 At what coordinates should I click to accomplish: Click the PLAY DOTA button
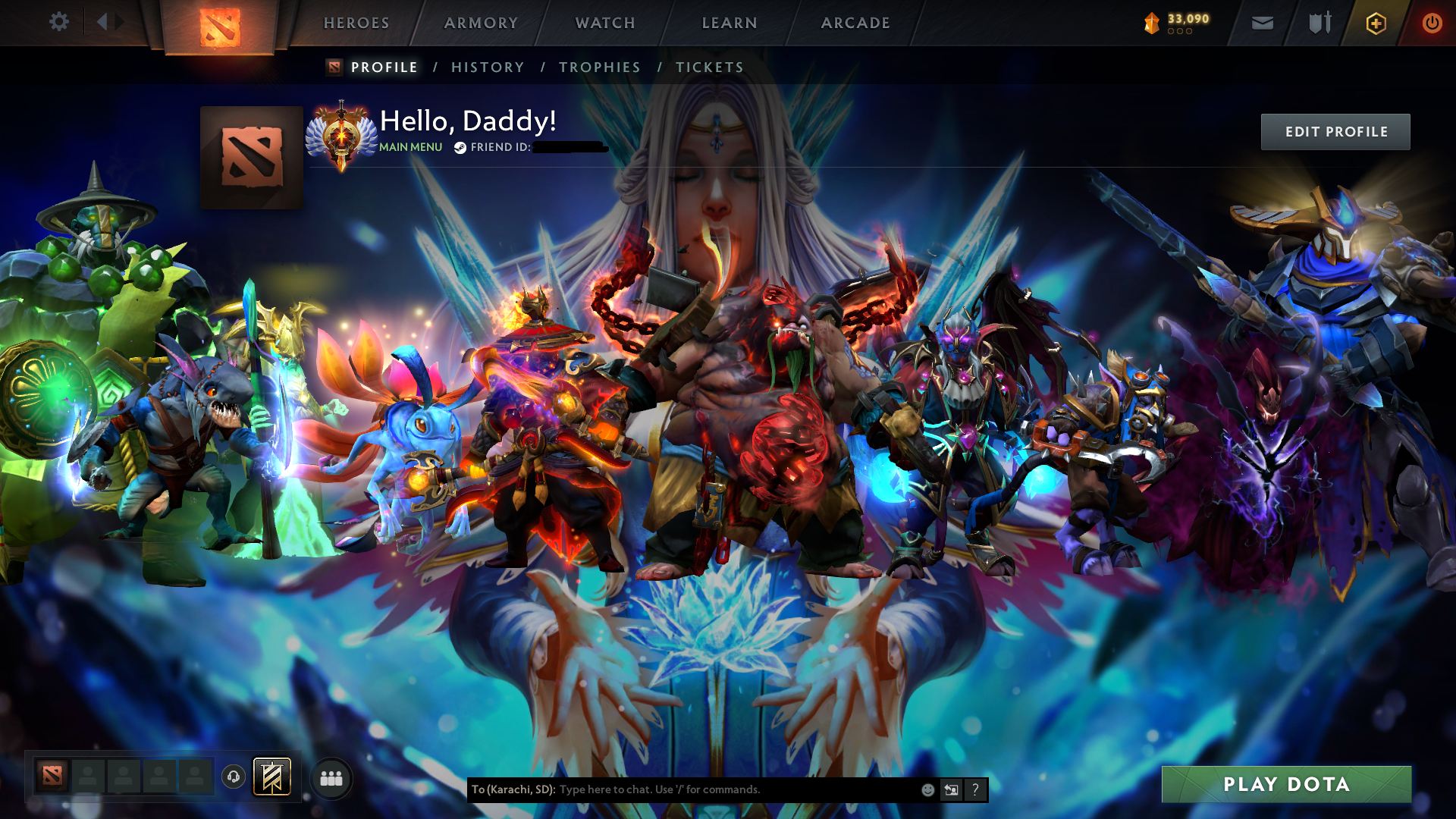coord(1287,785)
